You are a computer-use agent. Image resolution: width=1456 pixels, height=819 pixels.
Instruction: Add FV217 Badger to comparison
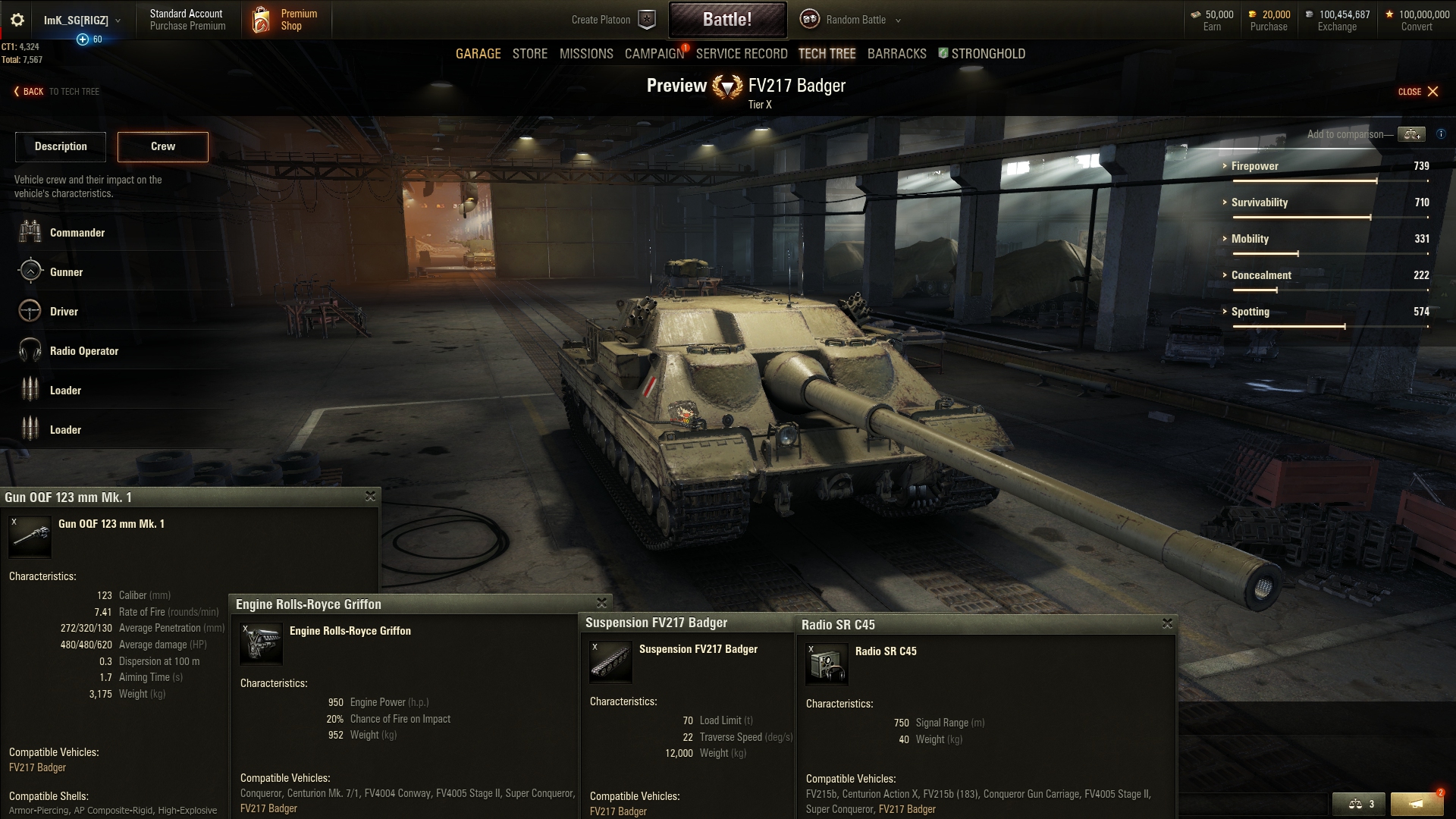pos(1411,134)
